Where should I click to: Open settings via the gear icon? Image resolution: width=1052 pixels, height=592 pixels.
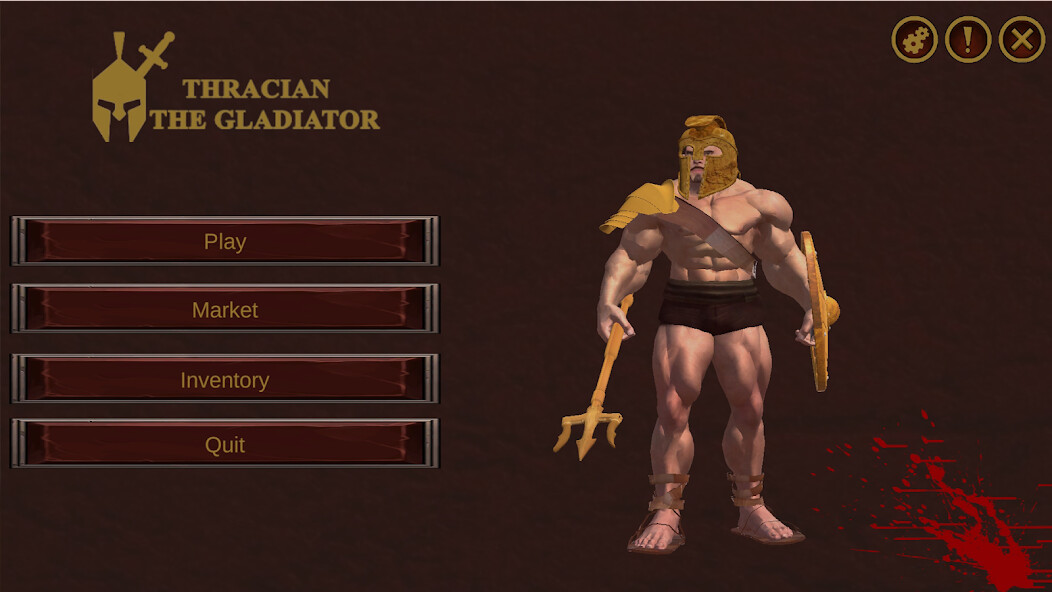point(915,40)
